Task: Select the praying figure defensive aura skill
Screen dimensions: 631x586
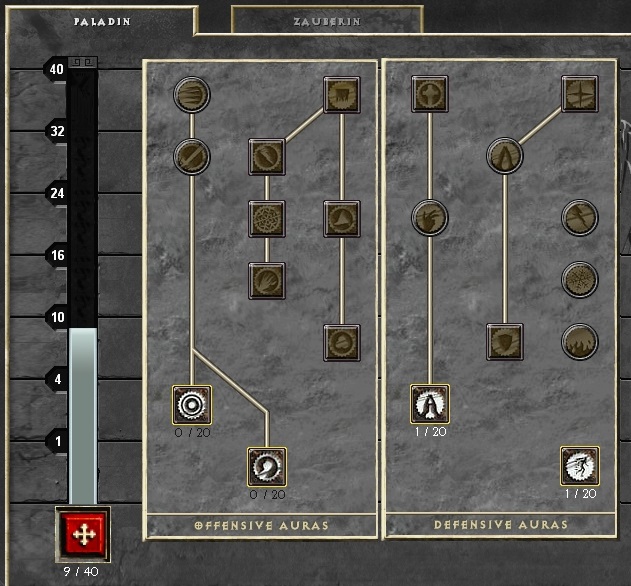Action: (x=430, y=405)
